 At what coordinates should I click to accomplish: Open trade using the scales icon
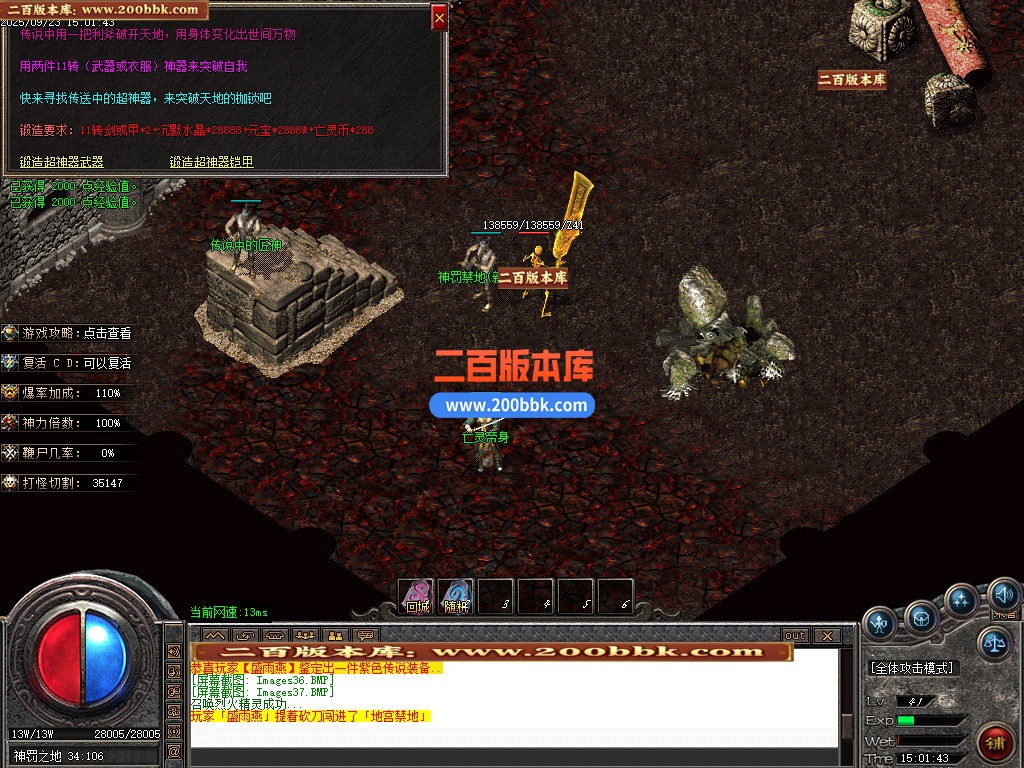[993, 643]
